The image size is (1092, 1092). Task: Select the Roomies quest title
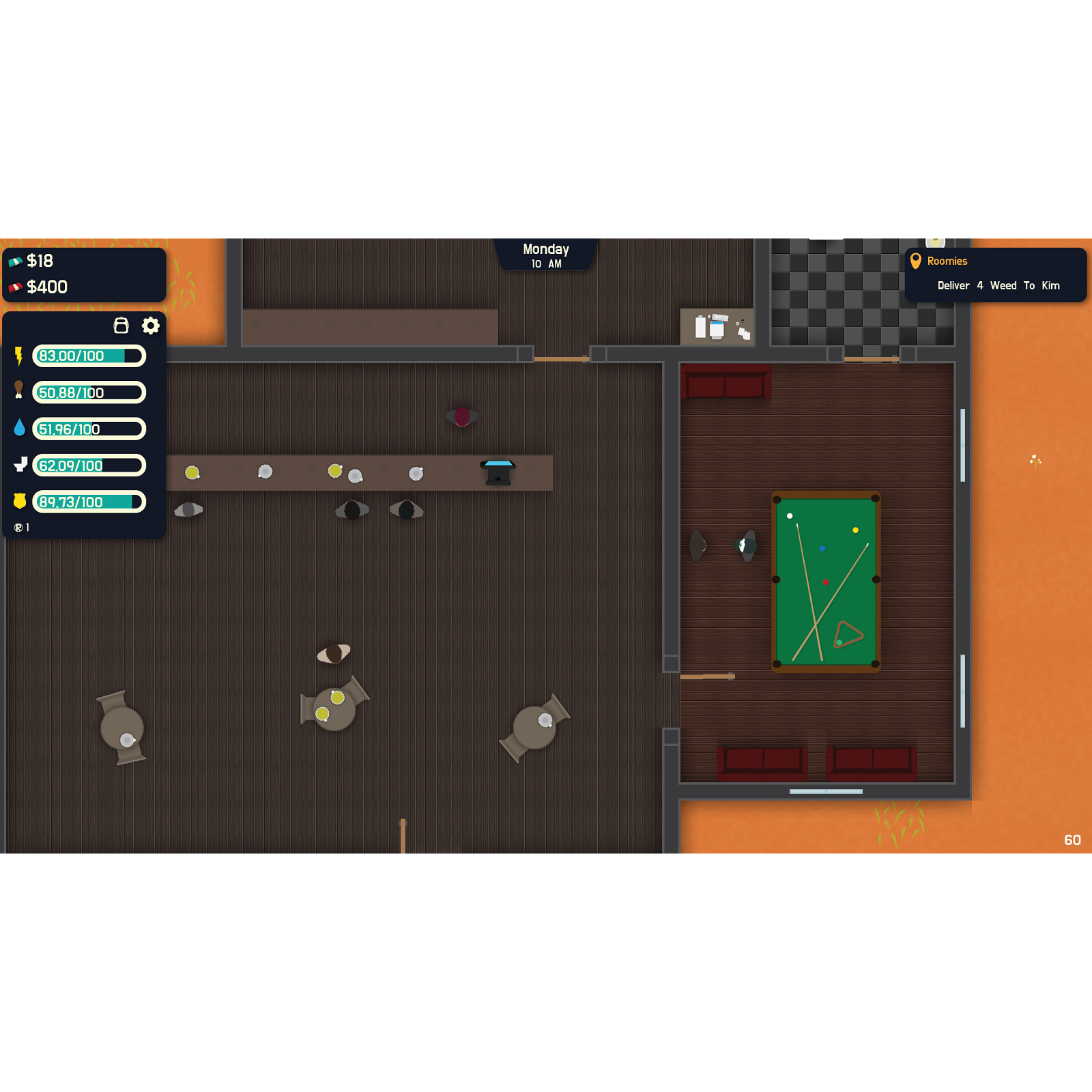[x=947, y=261]
